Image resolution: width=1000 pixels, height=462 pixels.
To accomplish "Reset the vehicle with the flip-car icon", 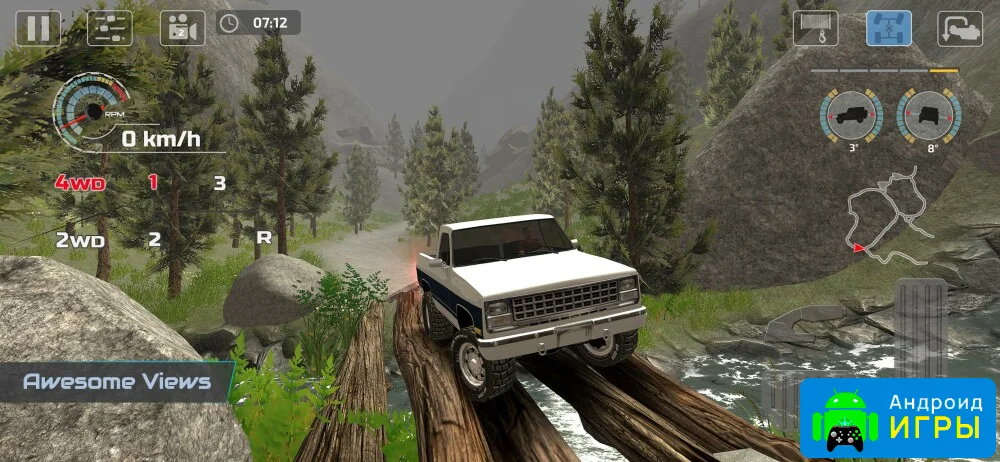I will [960, 27].
